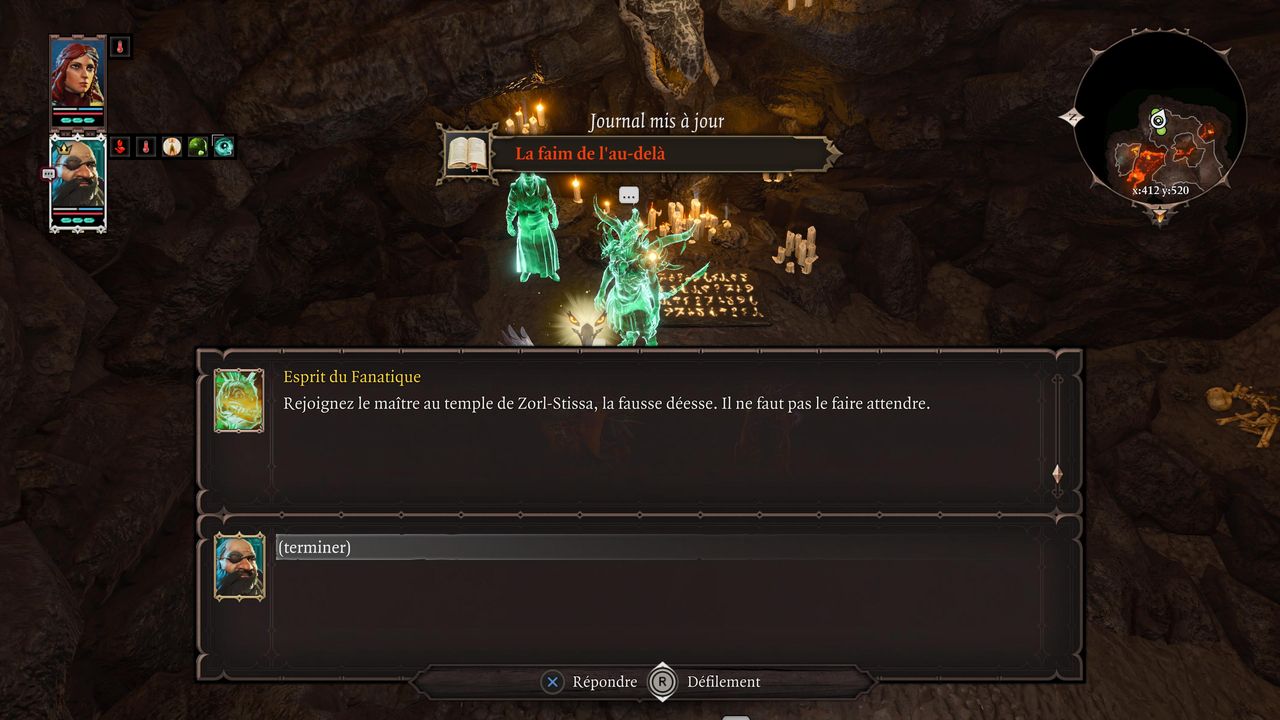Screen dimensions: 1280x720
Task: Inspect the teal eye status icon
Action: coord(224,147)
